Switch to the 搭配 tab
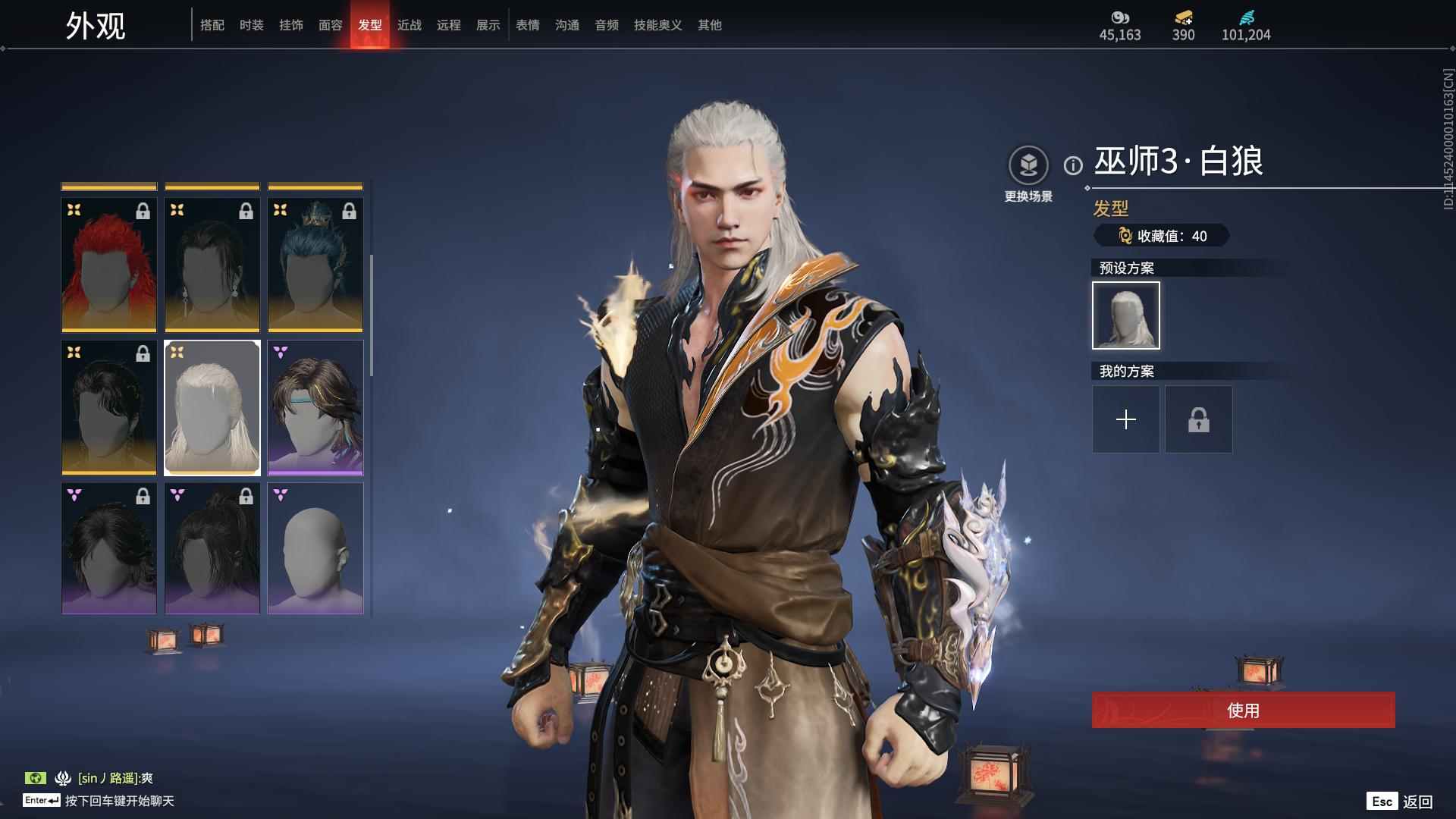 point(212,25)
